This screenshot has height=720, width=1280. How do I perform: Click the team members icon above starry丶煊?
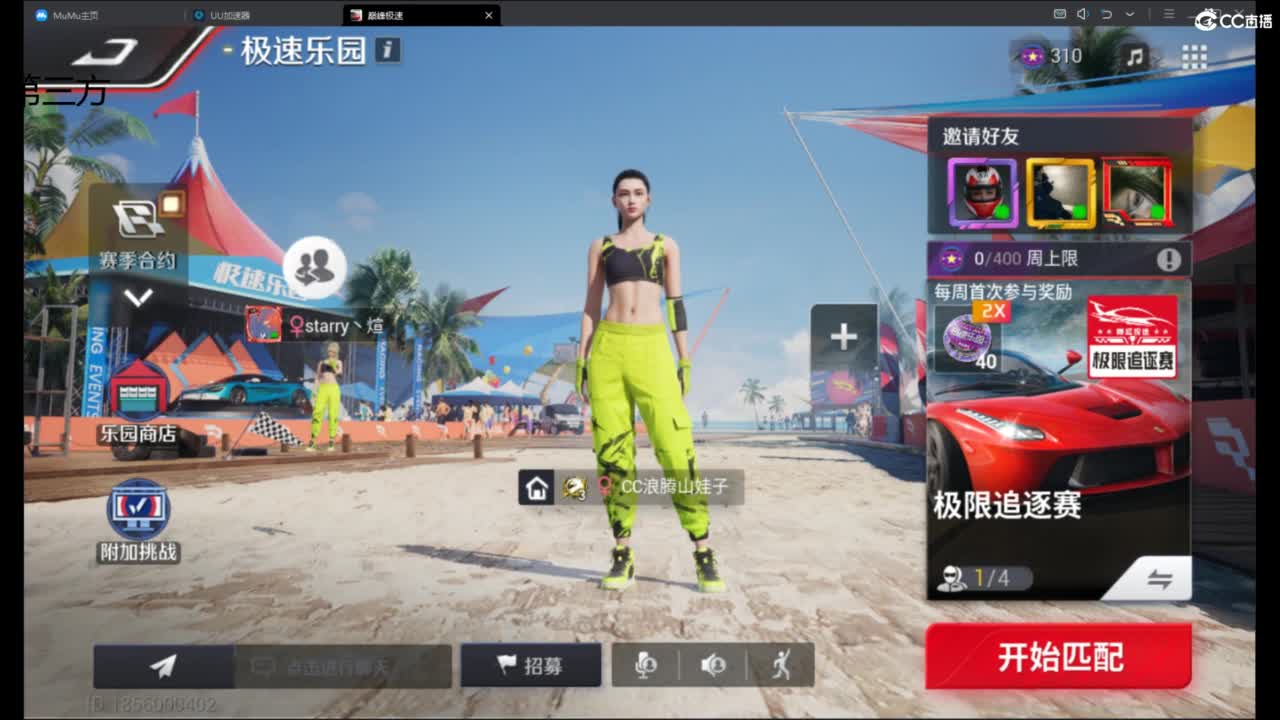(x=315, y=267)
